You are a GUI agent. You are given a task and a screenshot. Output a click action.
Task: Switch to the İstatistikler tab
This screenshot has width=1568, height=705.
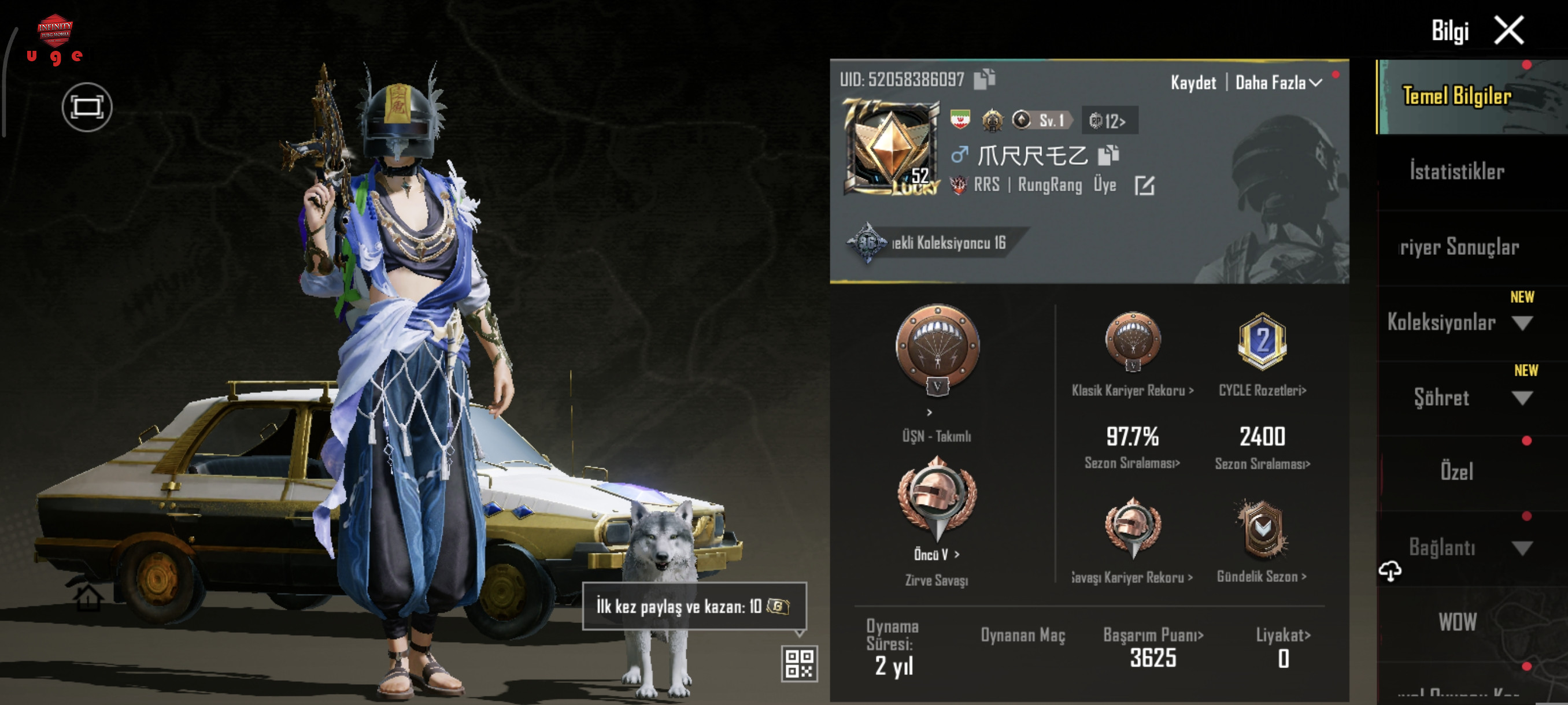click(1456, 172)
